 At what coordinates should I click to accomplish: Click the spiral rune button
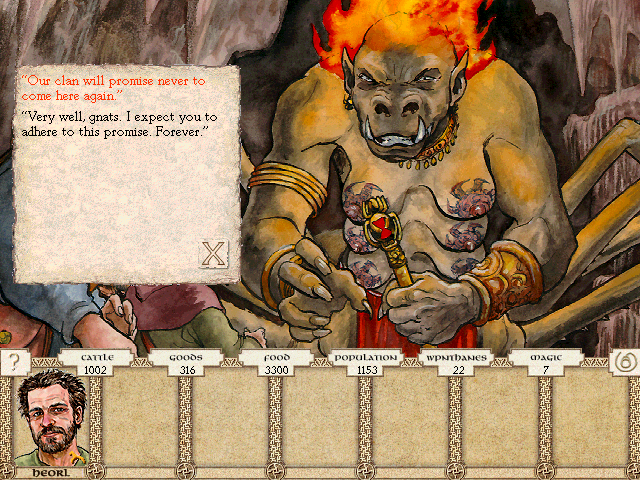tap(622, 362)
